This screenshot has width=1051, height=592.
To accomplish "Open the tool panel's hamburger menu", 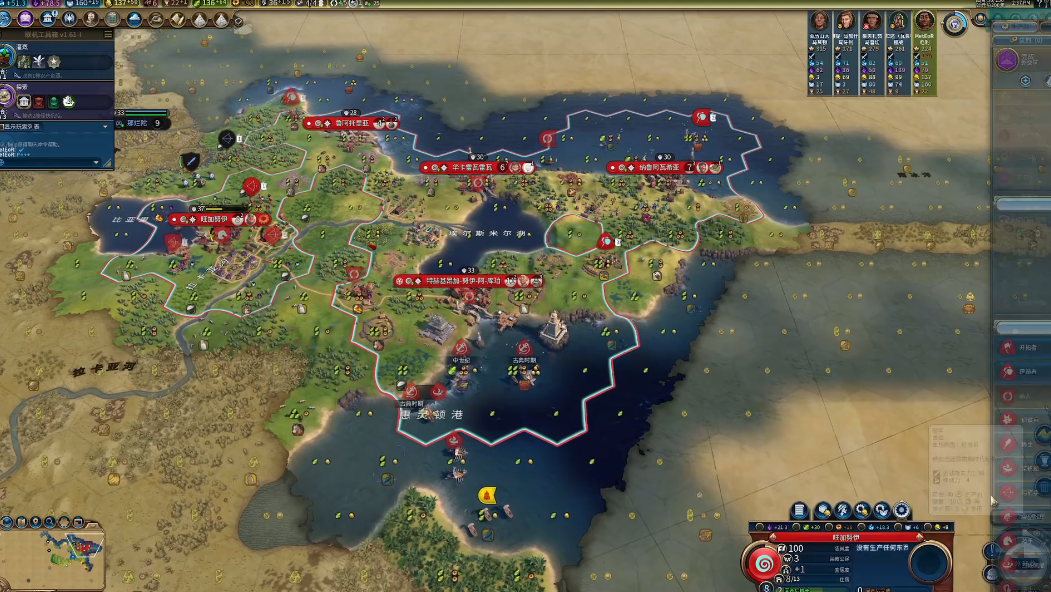I will 105,34.
